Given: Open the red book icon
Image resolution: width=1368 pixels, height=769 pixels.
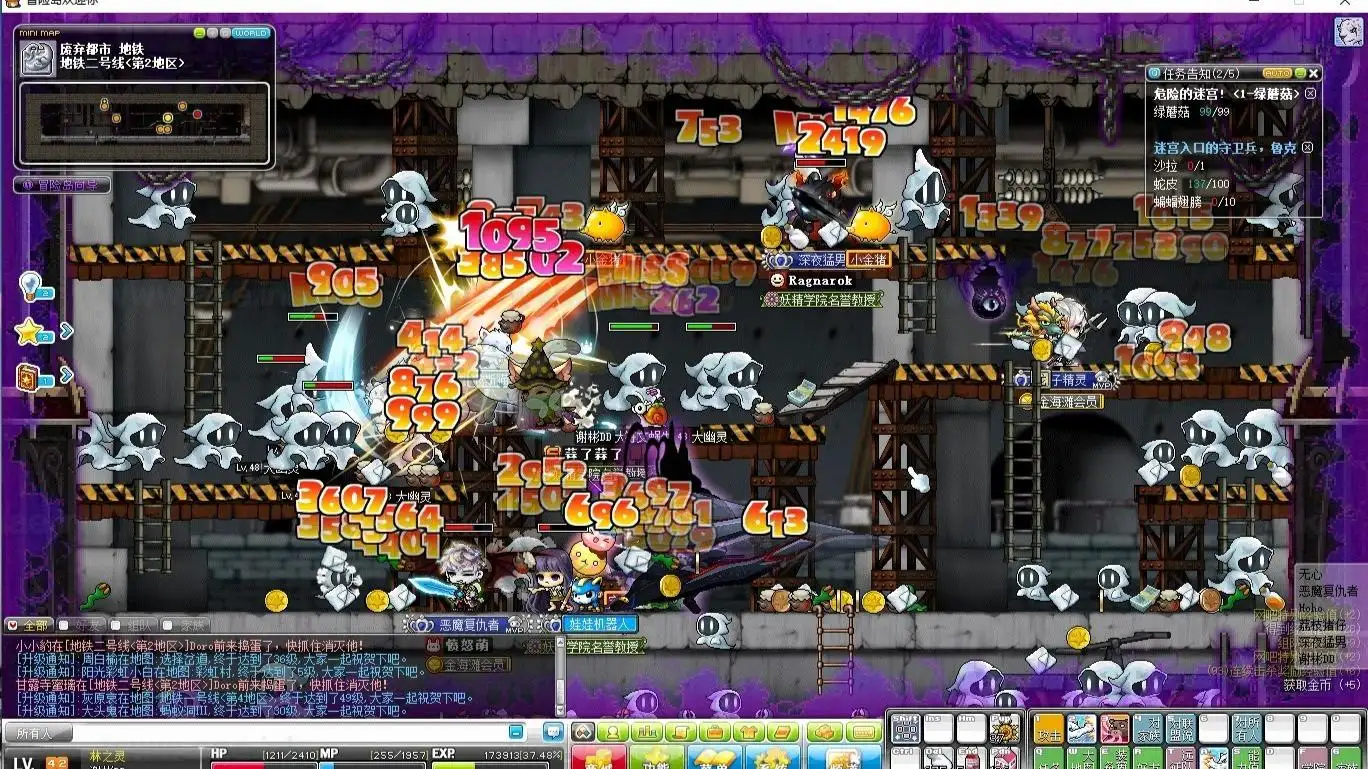Looking at the screenshot, I should [x=29, y=377].
